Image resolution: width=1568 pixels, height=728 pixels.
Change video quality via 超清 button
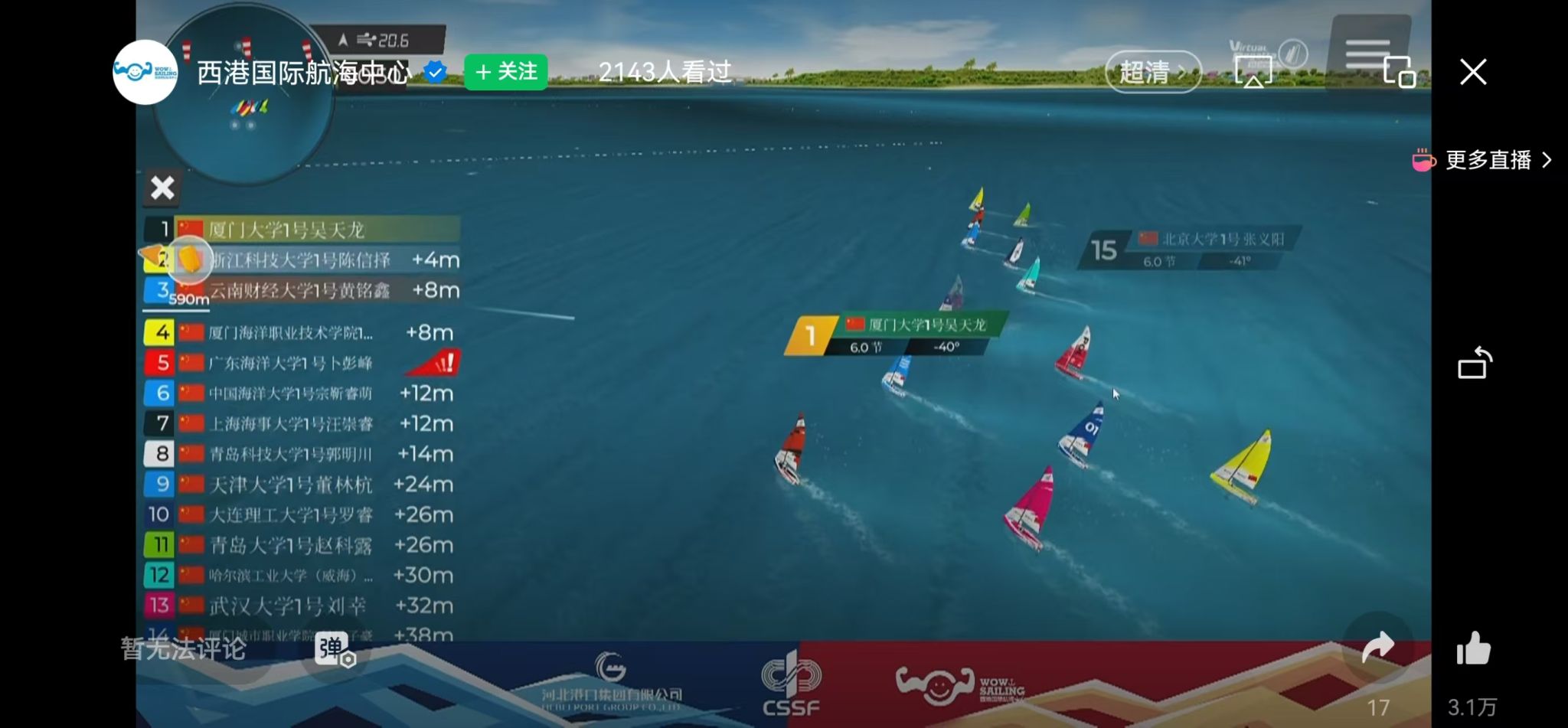click(x=1152, y=72)
